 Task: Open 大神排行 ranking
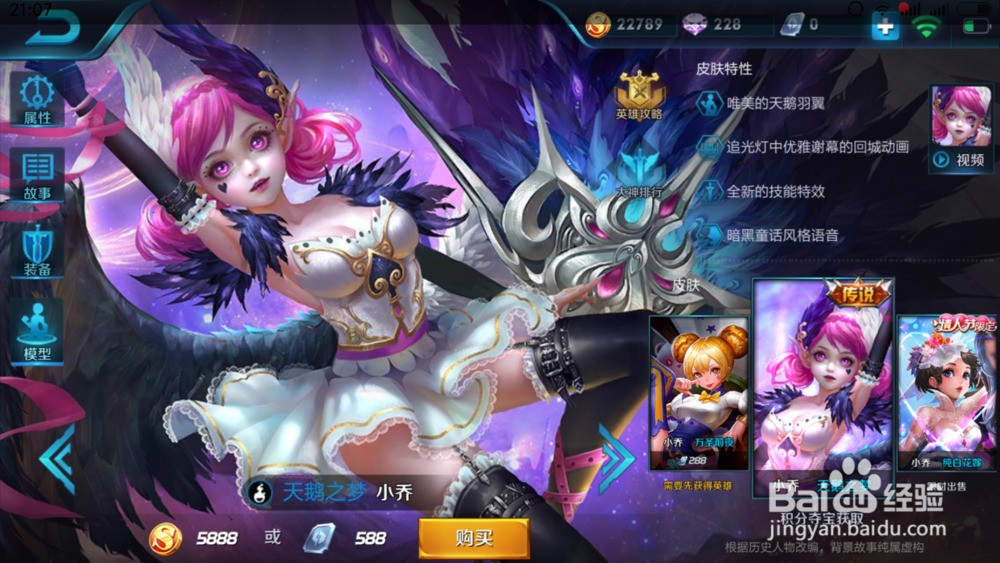[x=638, y=170]
